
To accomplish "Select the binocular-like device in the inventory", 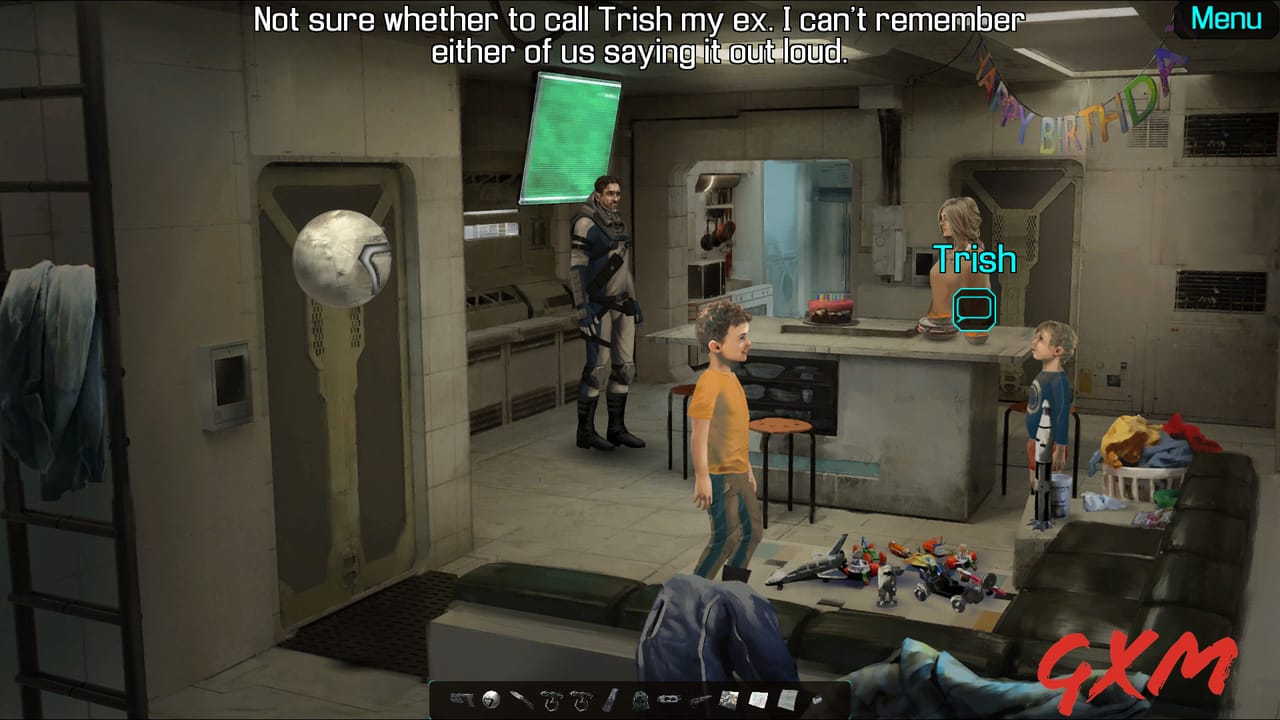I will pos(667,700).
